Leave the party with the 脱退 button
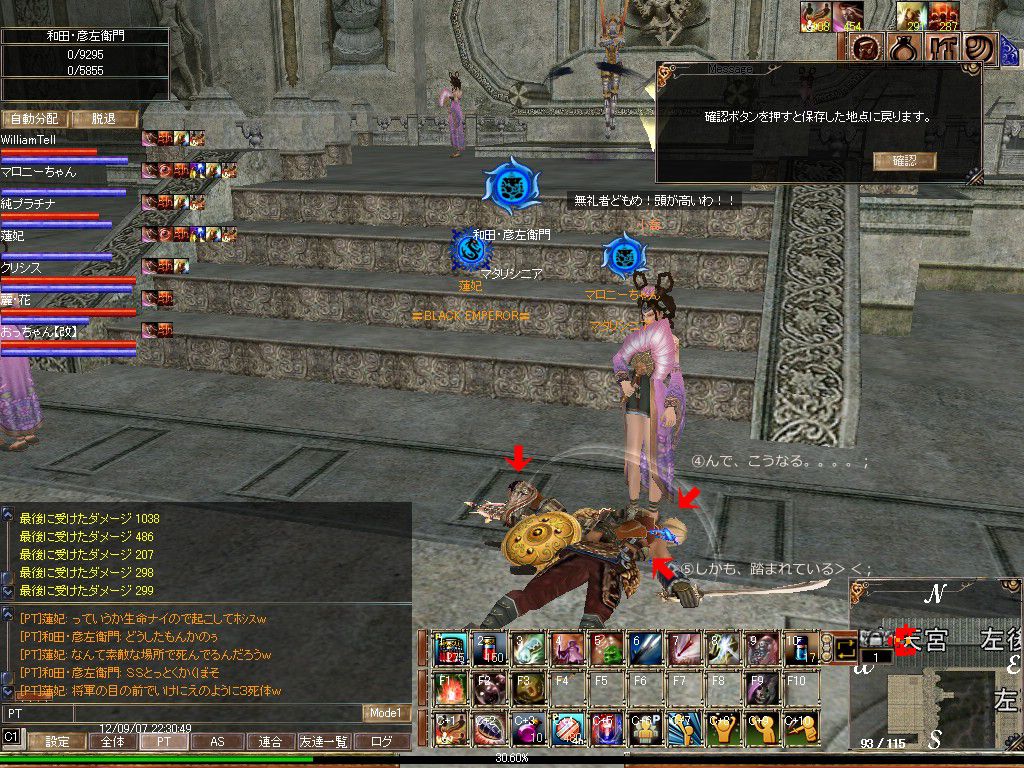The height and width of the screenshot is (768, 1024). (x=103, y=119)
